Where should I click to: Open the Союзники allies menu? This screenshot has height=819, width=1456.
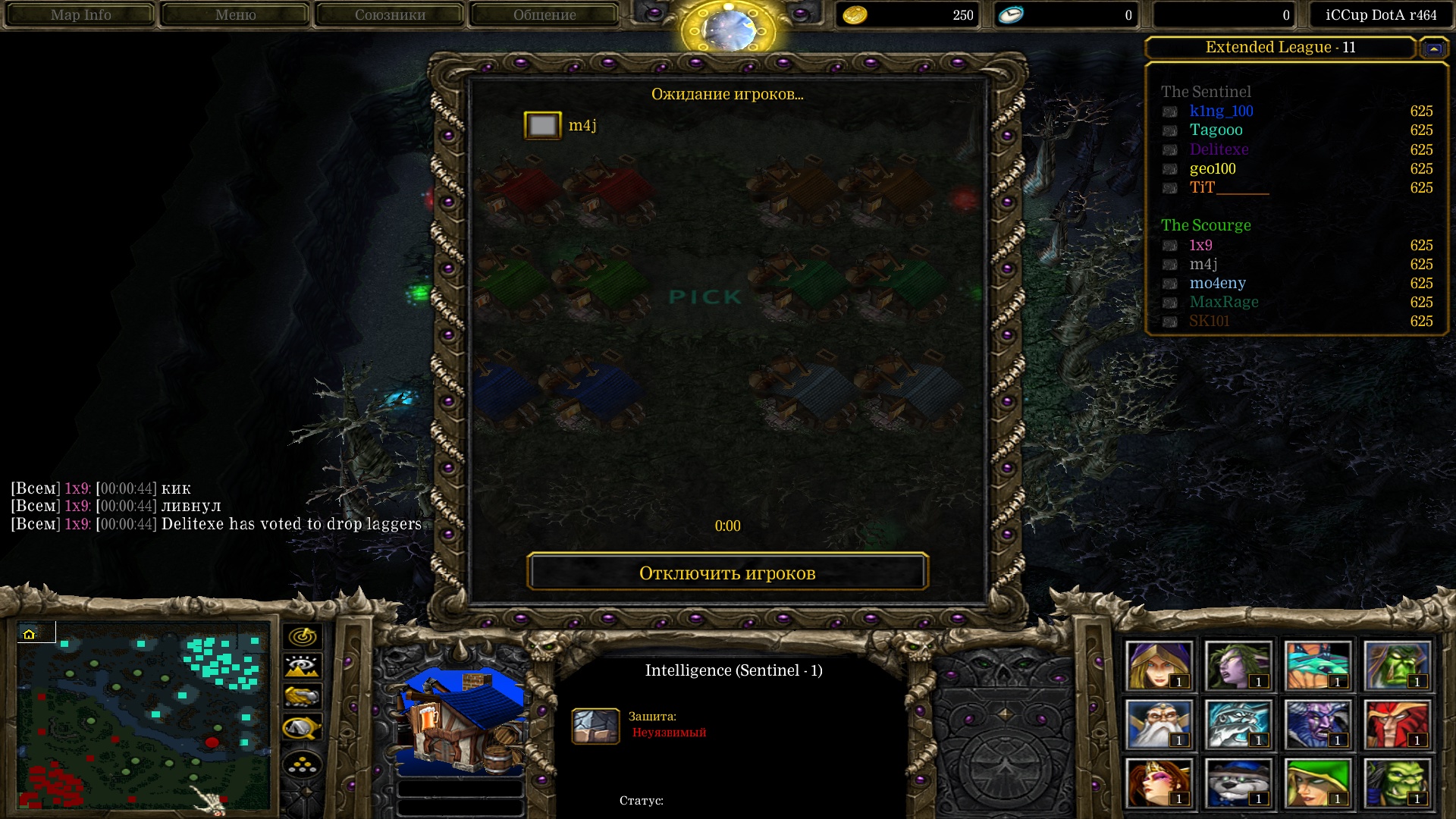point(390,14)
